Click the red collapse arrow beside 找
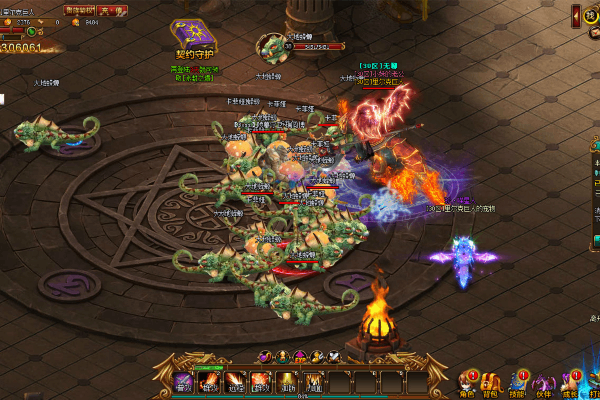Viewport: 600px width, 400px height. [x=576, y=15]
